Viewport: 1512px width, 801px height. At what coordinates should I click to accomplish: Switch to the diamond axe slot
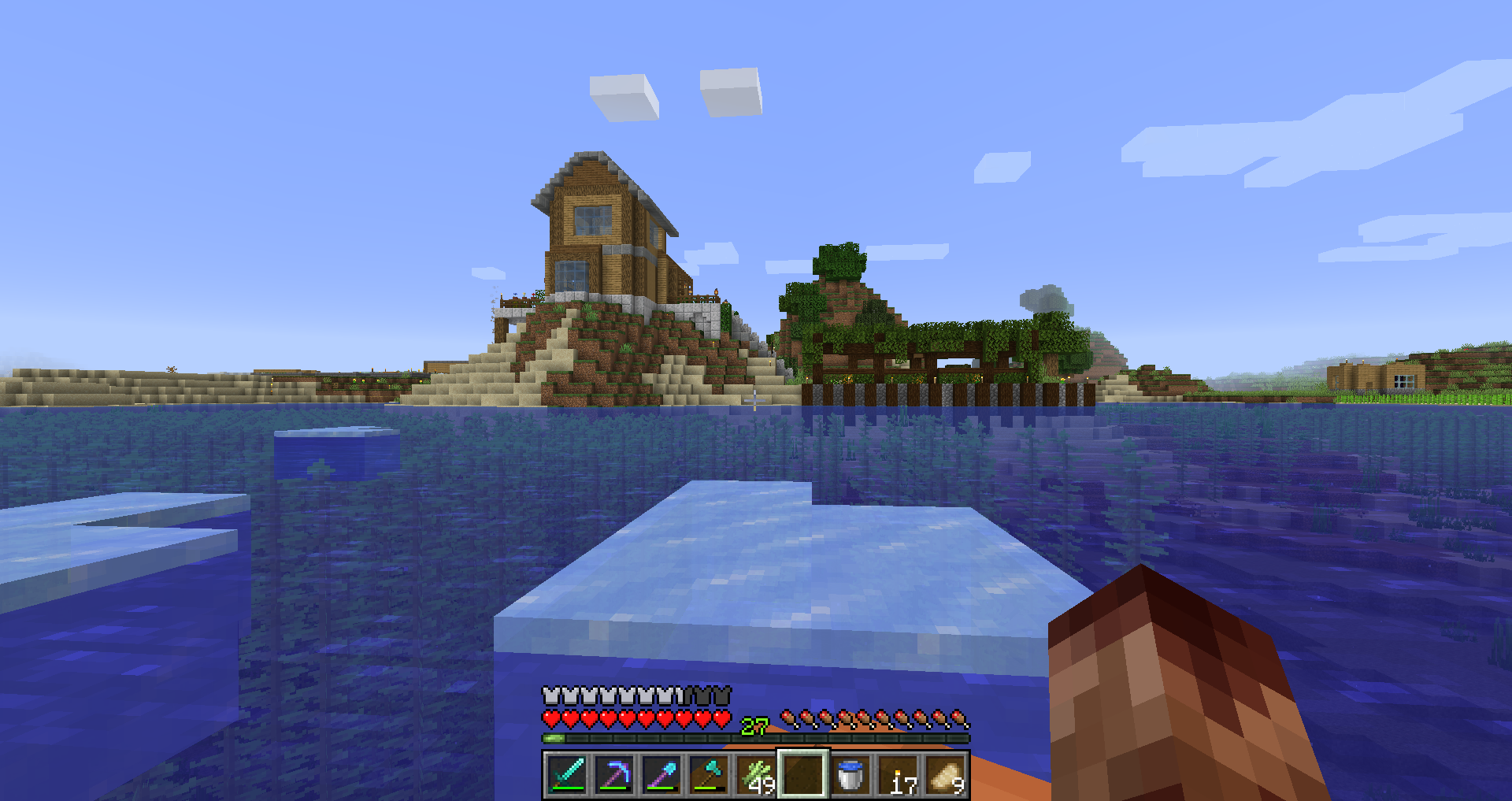pyautogui.click(x=708, y=775)
